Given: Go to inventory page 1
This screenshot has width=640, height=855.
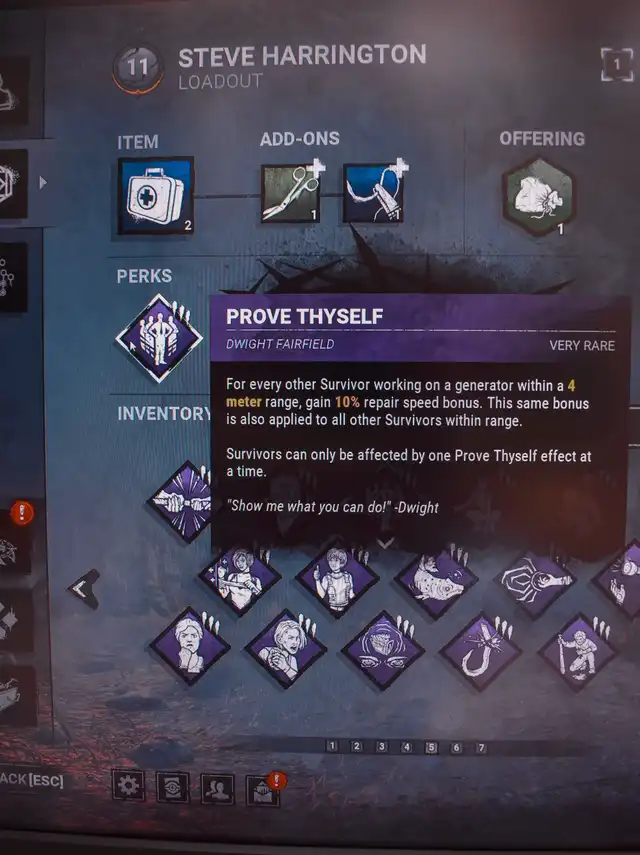Looking at the screenshot, I should [x=332, y=746].
